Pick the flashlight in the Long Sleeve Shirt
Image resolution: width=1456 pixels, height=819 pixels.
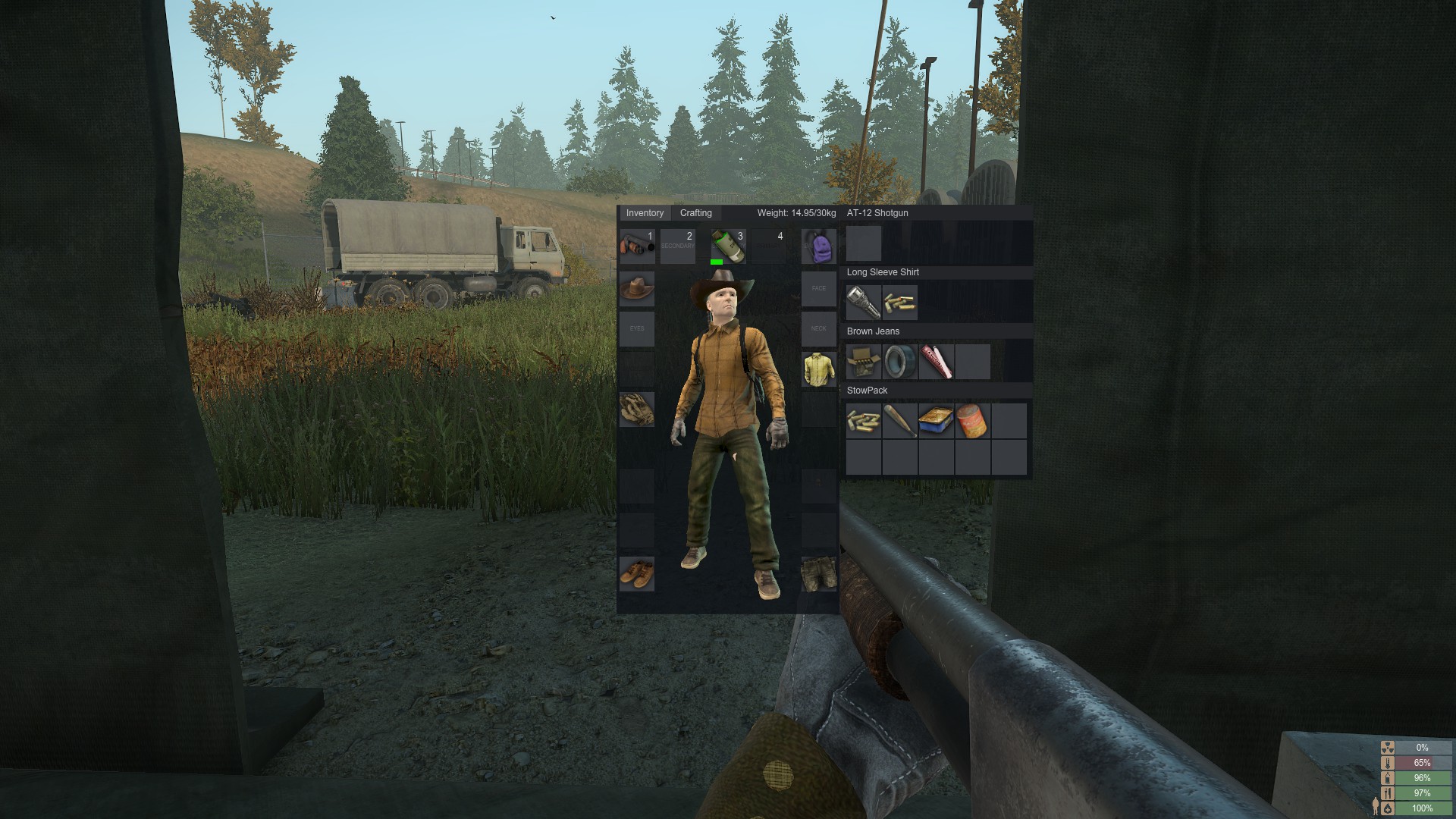click(863, 303)
